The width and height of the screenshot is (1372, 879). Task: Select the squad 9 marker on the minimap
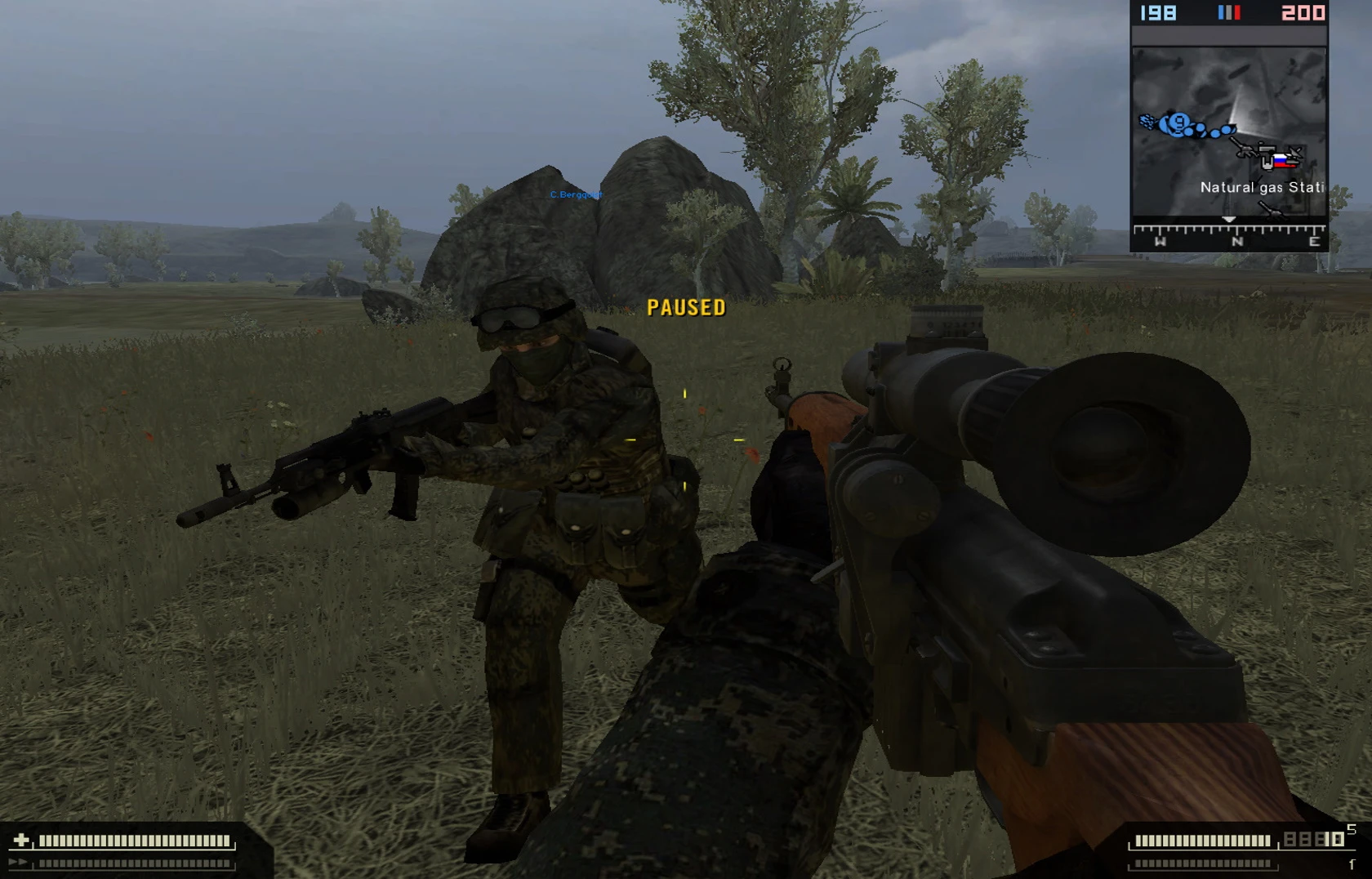coord(1178,122)
